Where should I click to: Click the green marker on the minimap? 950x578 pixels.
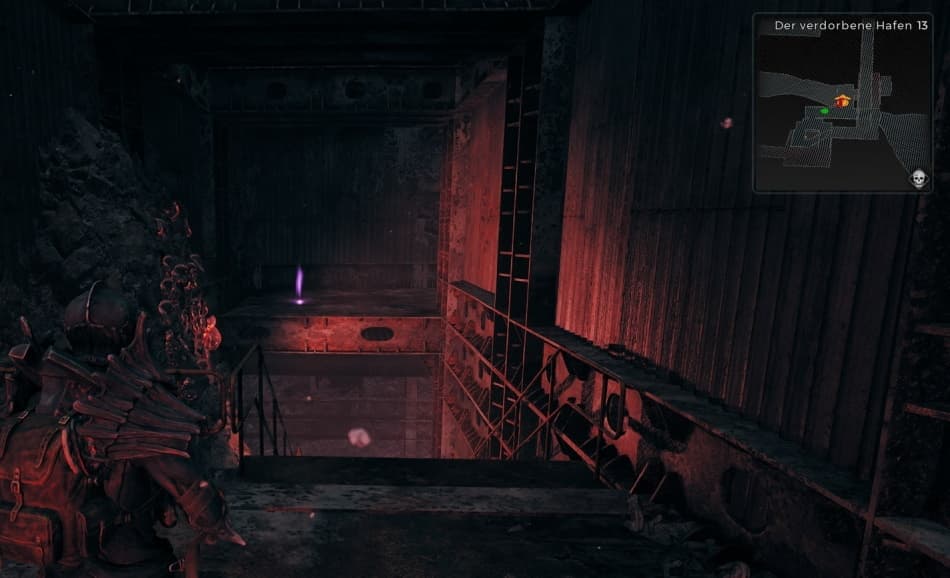tap(824, 111)
